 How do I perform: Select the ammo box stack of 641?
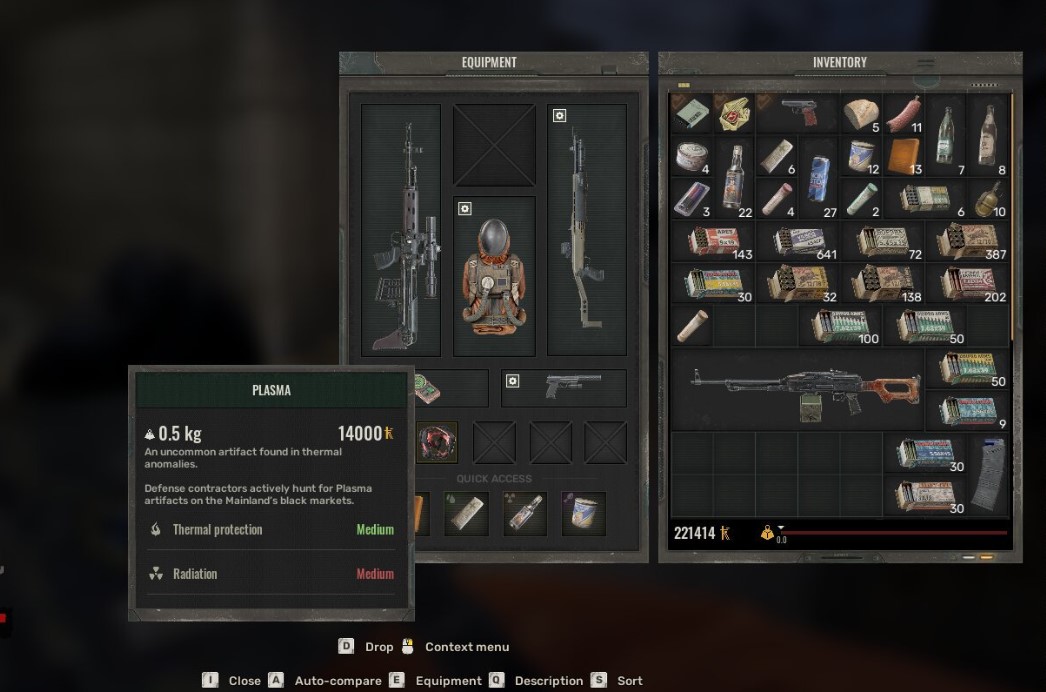click(799, 241)
